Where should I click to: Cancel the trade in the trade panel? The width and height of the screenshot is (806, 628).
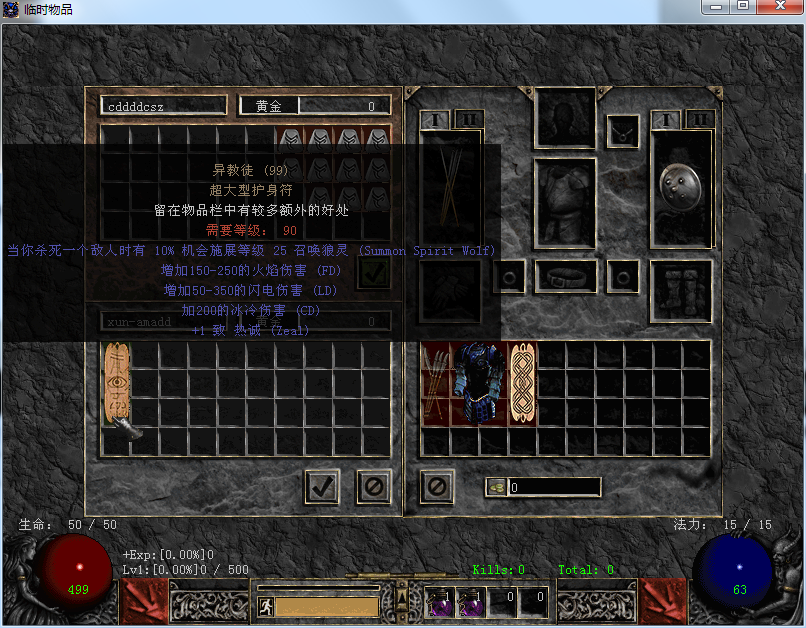(x=374, y=487)
